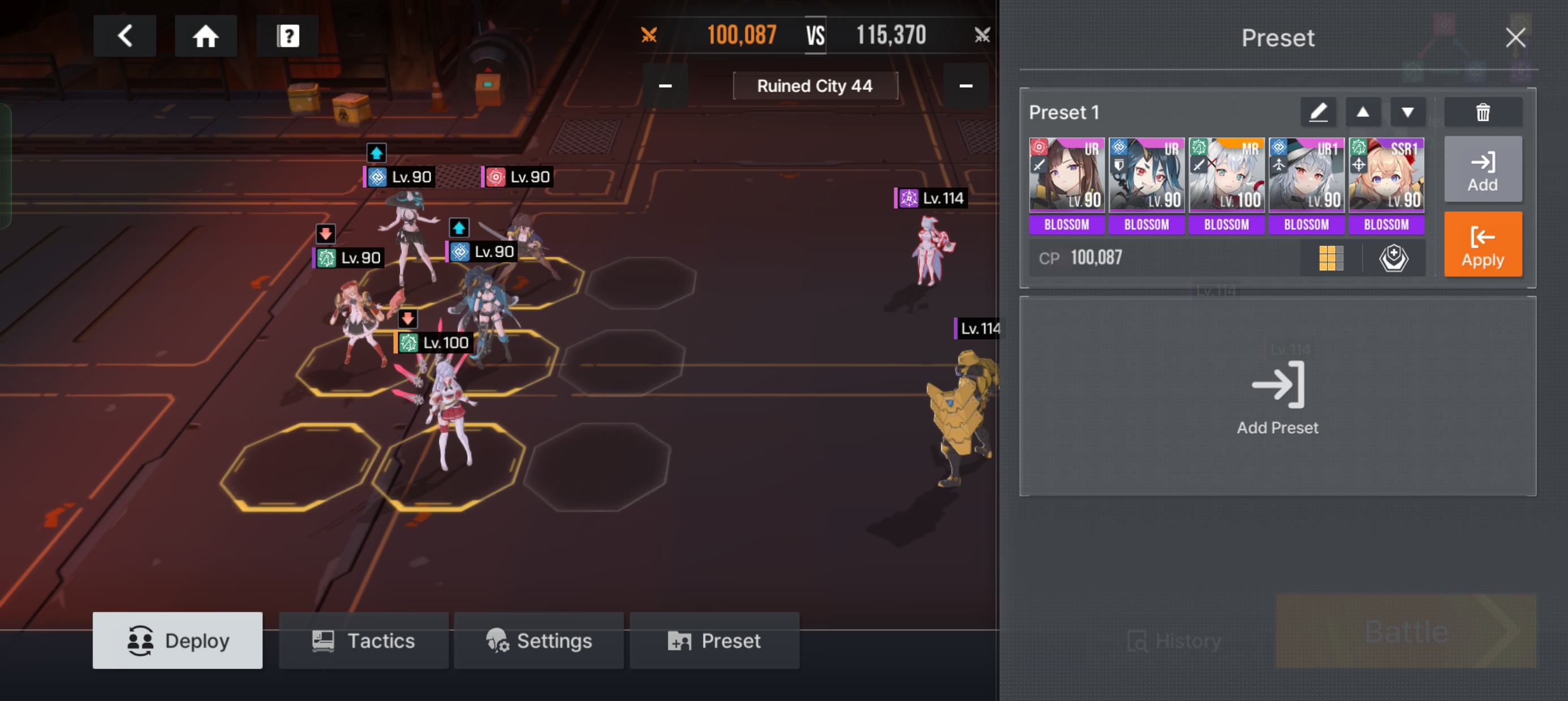
Task: Apply Preset 1 to the team
Action: [x=1482, y=245]
